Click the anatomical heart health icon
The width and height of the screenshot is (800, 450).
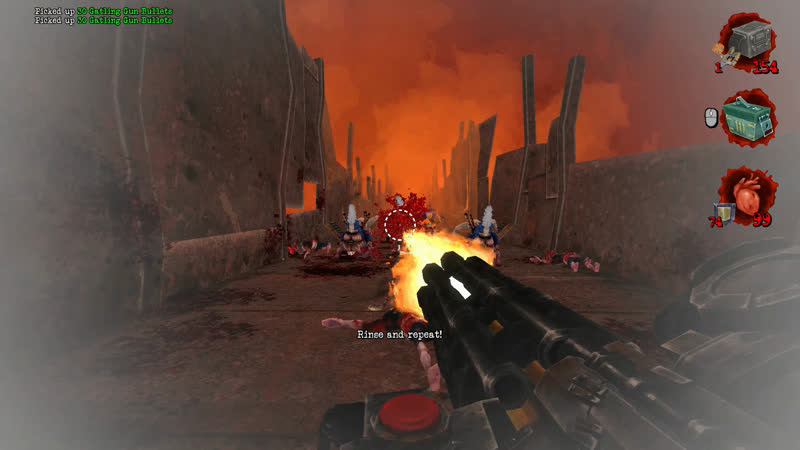749,191
